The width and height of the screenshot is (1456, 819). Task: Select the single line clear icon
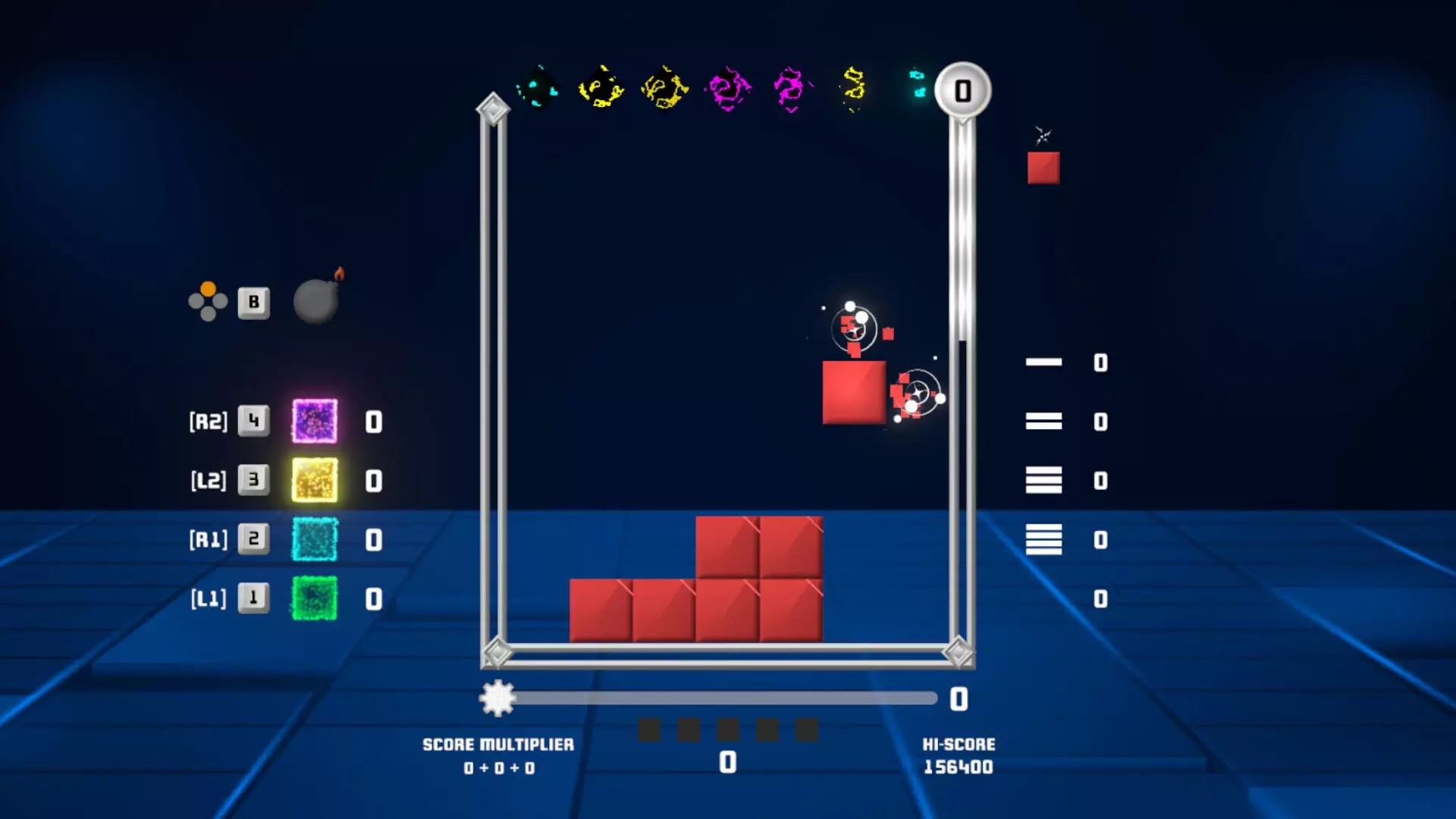tap(1043, 362)
